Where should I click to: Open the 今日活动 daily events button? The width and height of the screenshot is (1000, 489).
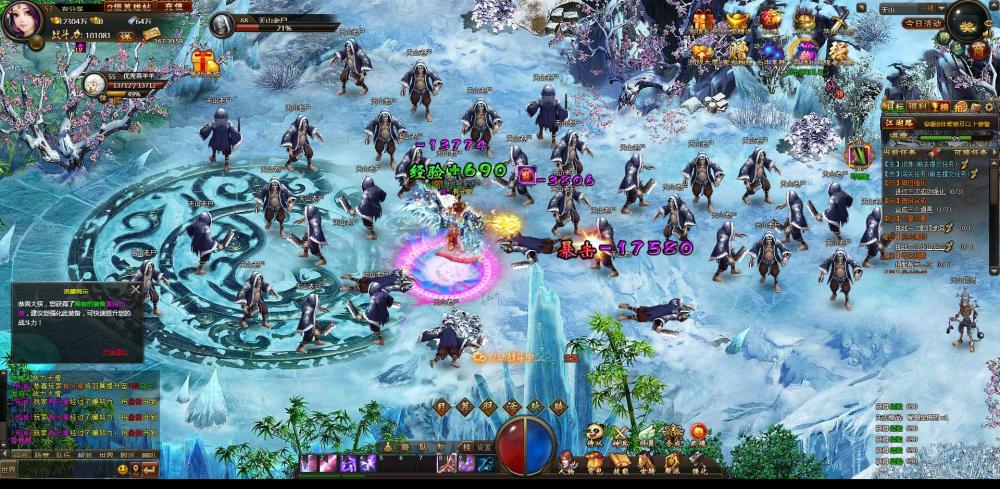pos(921,22)
